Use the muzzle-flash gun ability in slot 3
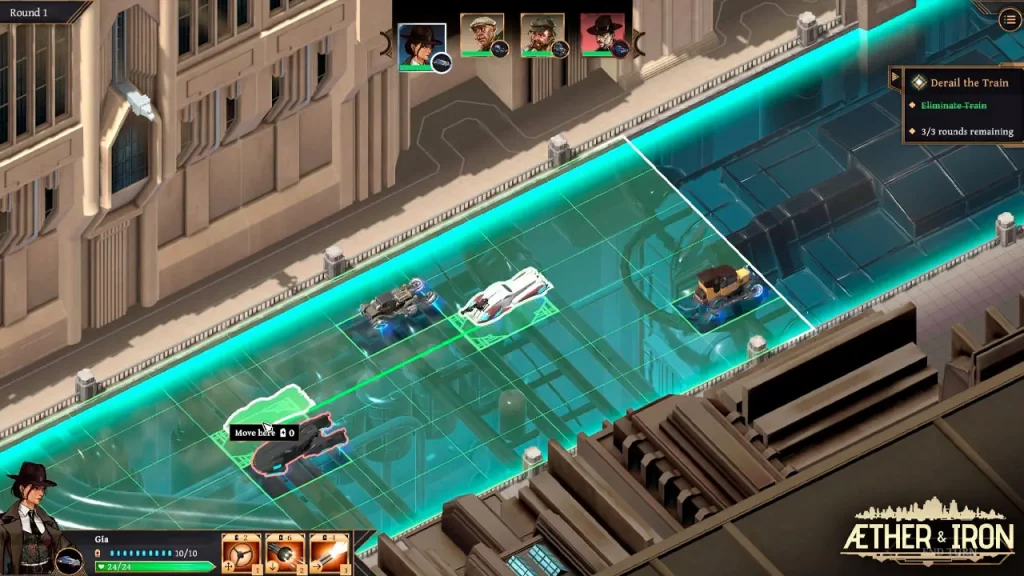 [329, 551]
